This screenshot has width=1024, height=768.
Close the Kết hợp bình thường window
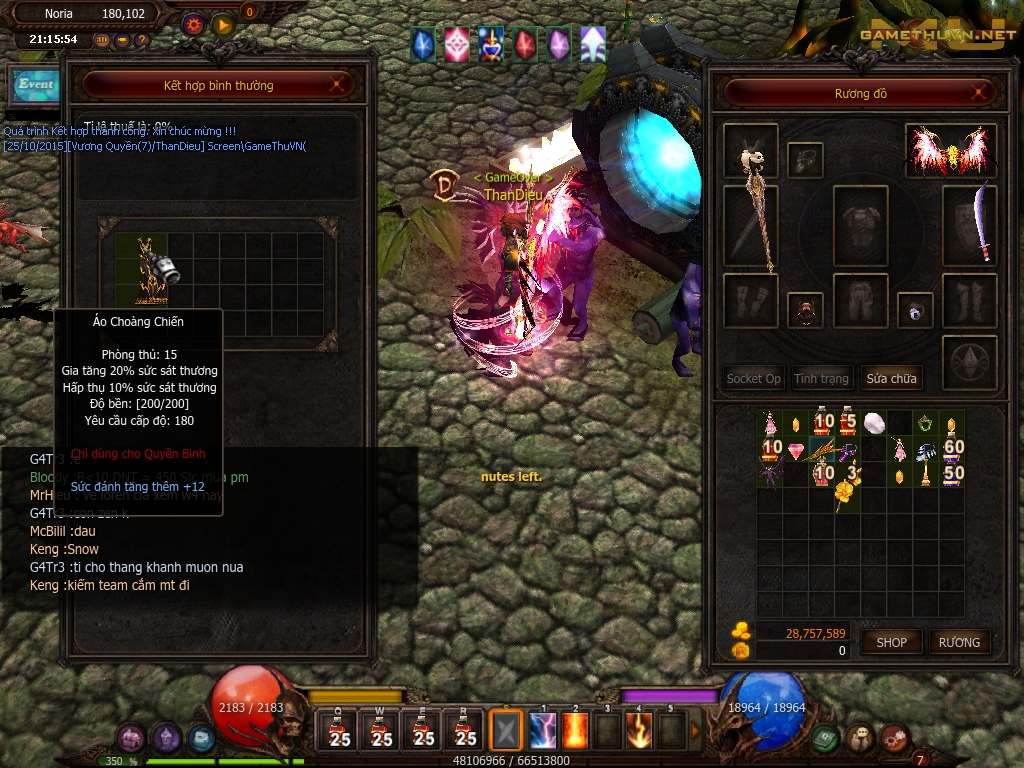coord(338,85)
